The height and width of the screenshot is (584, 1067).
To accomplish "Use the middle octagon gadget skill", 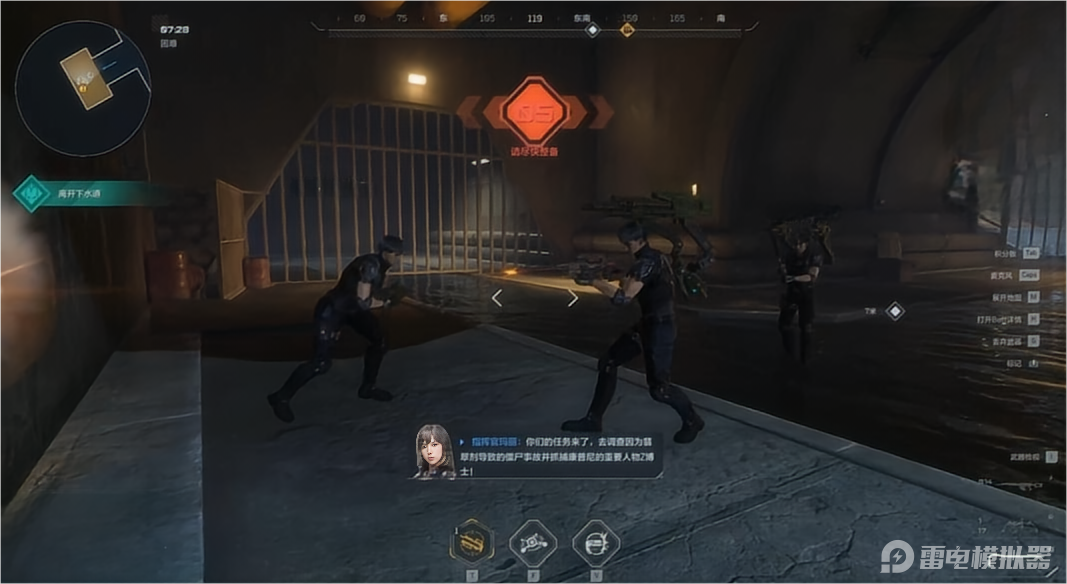I will pos(533,544).
